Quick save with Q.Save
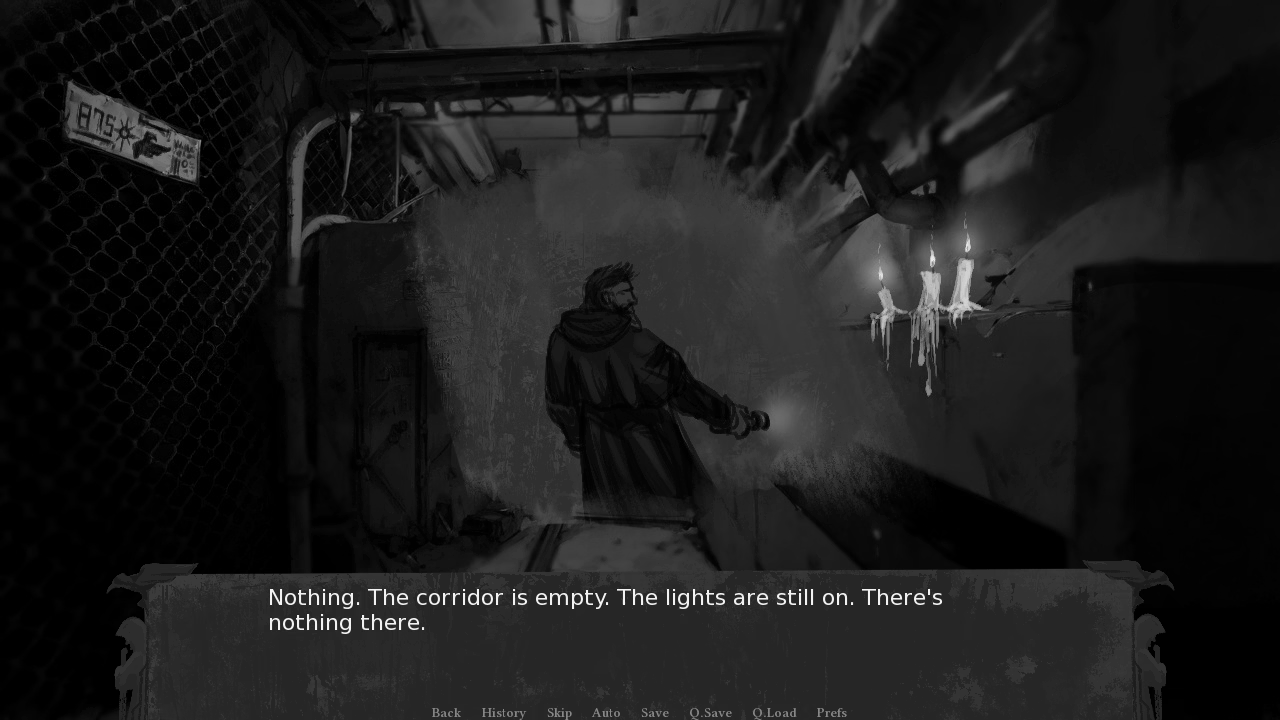This screenshot has height=720, width=1280. tap(710, 712)
